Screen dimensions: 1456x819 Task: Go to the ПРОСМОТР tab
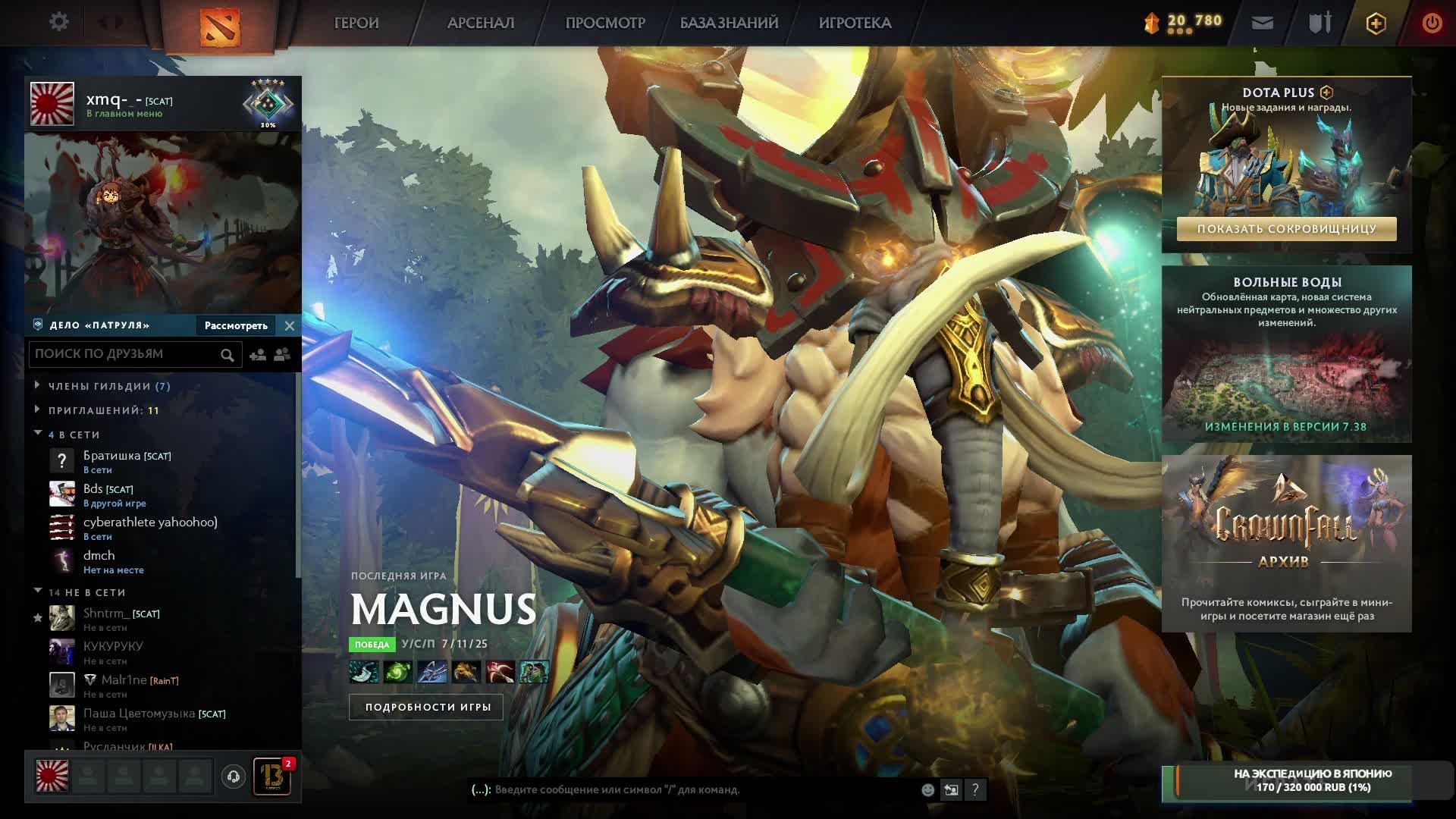(x=605, y=23)
